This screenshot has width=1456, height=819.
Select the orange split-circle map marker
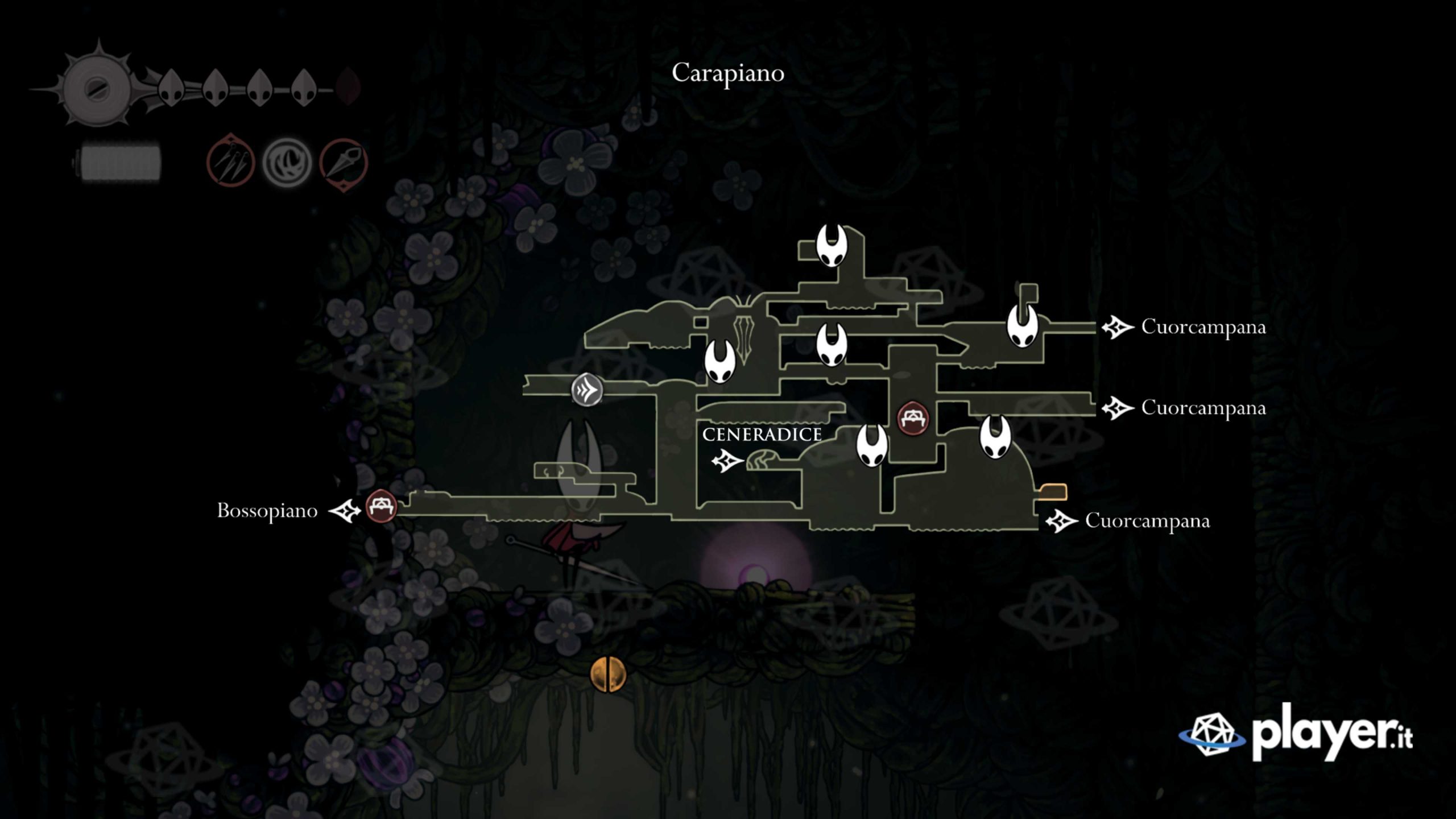(x=608, y=675)
